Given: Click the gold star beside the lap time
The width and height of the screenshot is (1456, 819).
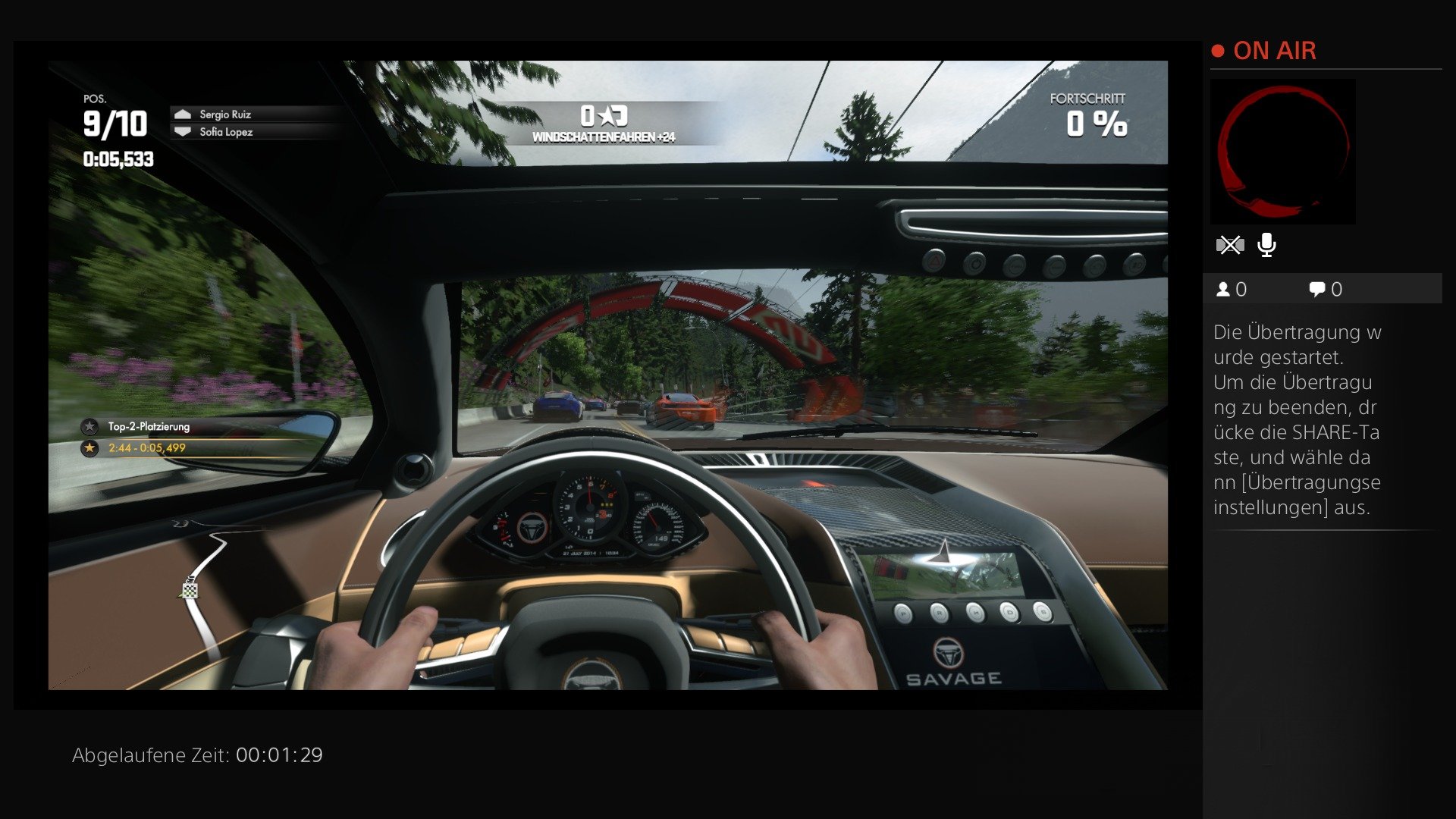Looking at the screenshot, I should click(90, 448).
